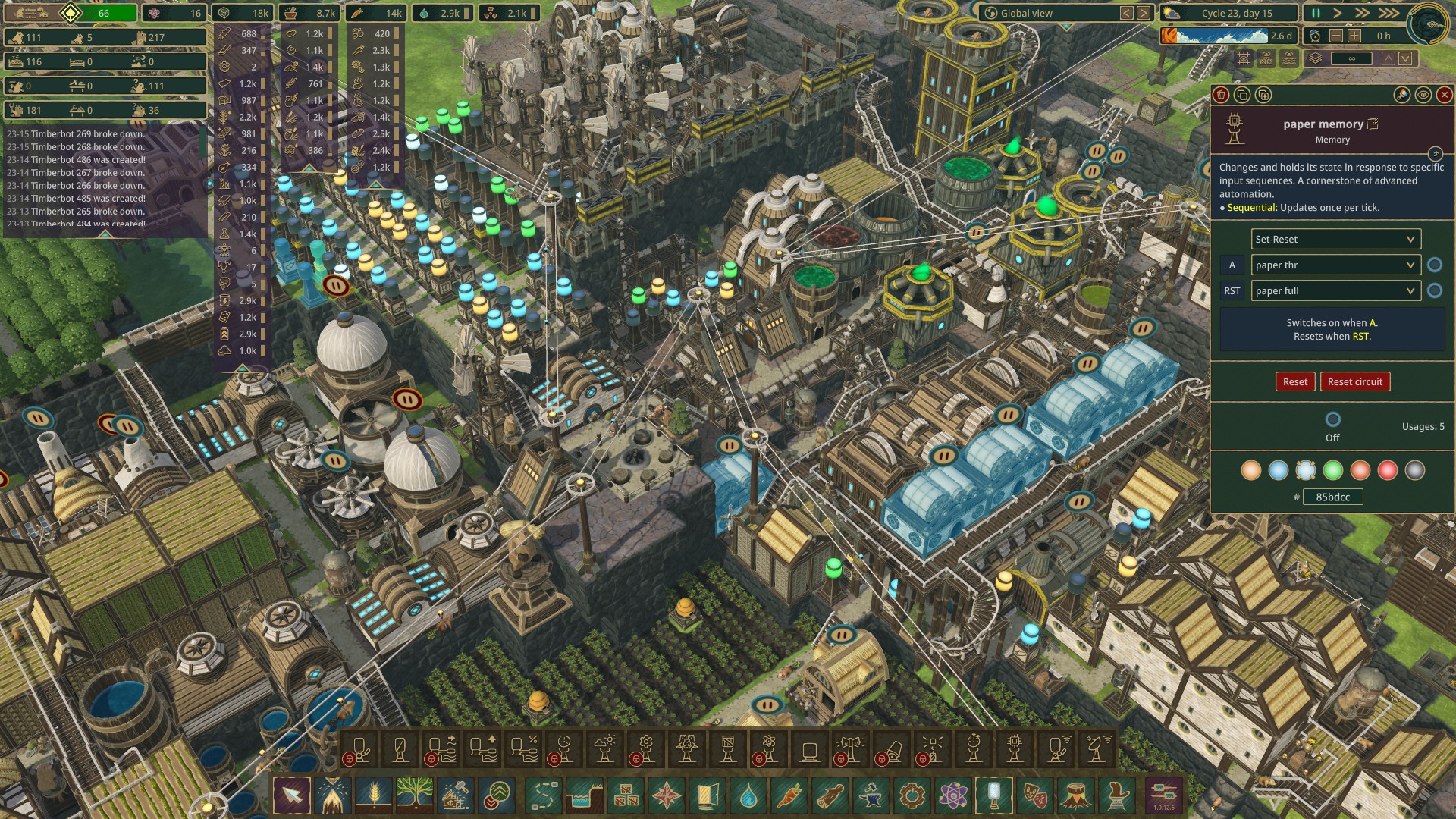The width and height of the screenshot is (1456, 819).
Task: Open the Set-Reset mode dropdown
Action: pyautogui.click(x=1335, y=240)
